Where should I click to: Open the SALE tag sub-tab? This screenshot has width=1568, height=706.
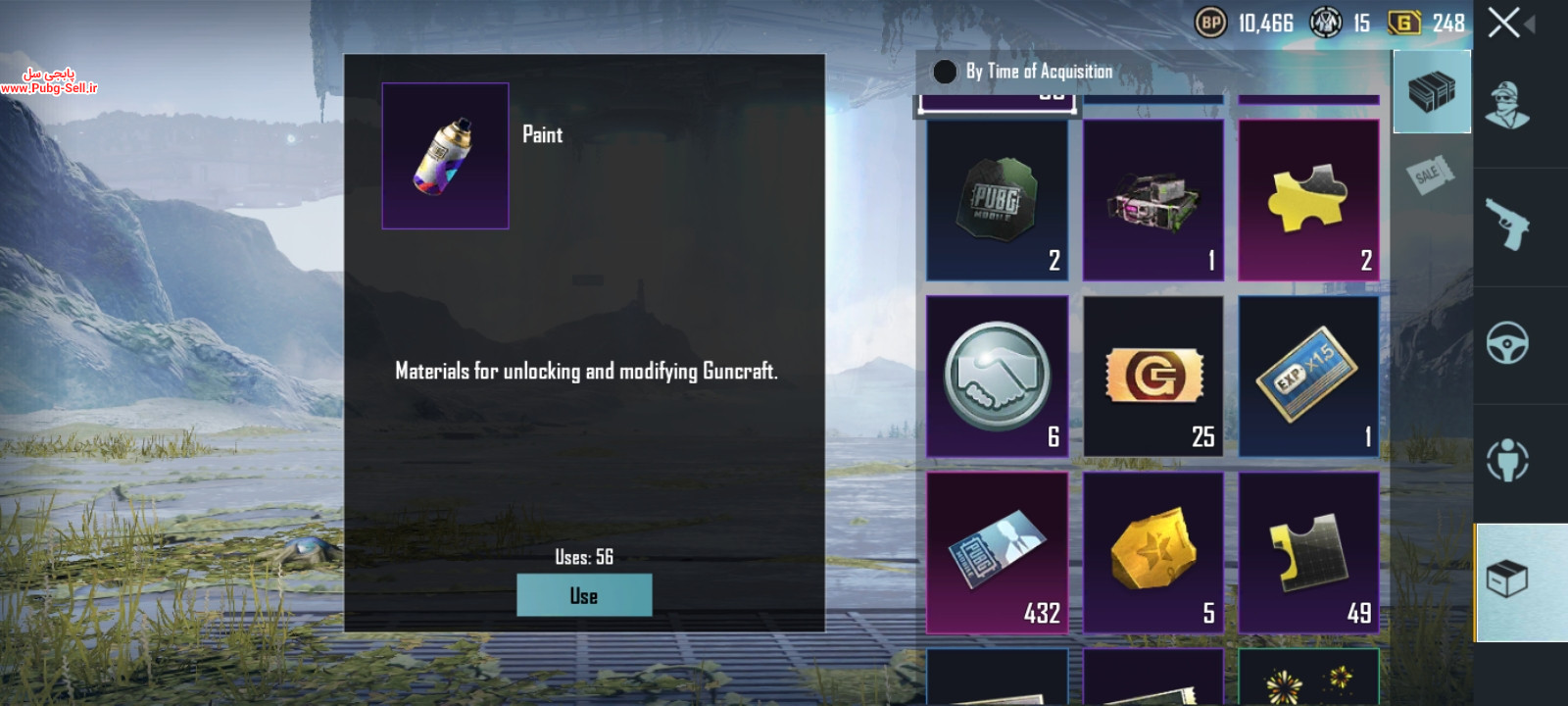point(1429,176)
